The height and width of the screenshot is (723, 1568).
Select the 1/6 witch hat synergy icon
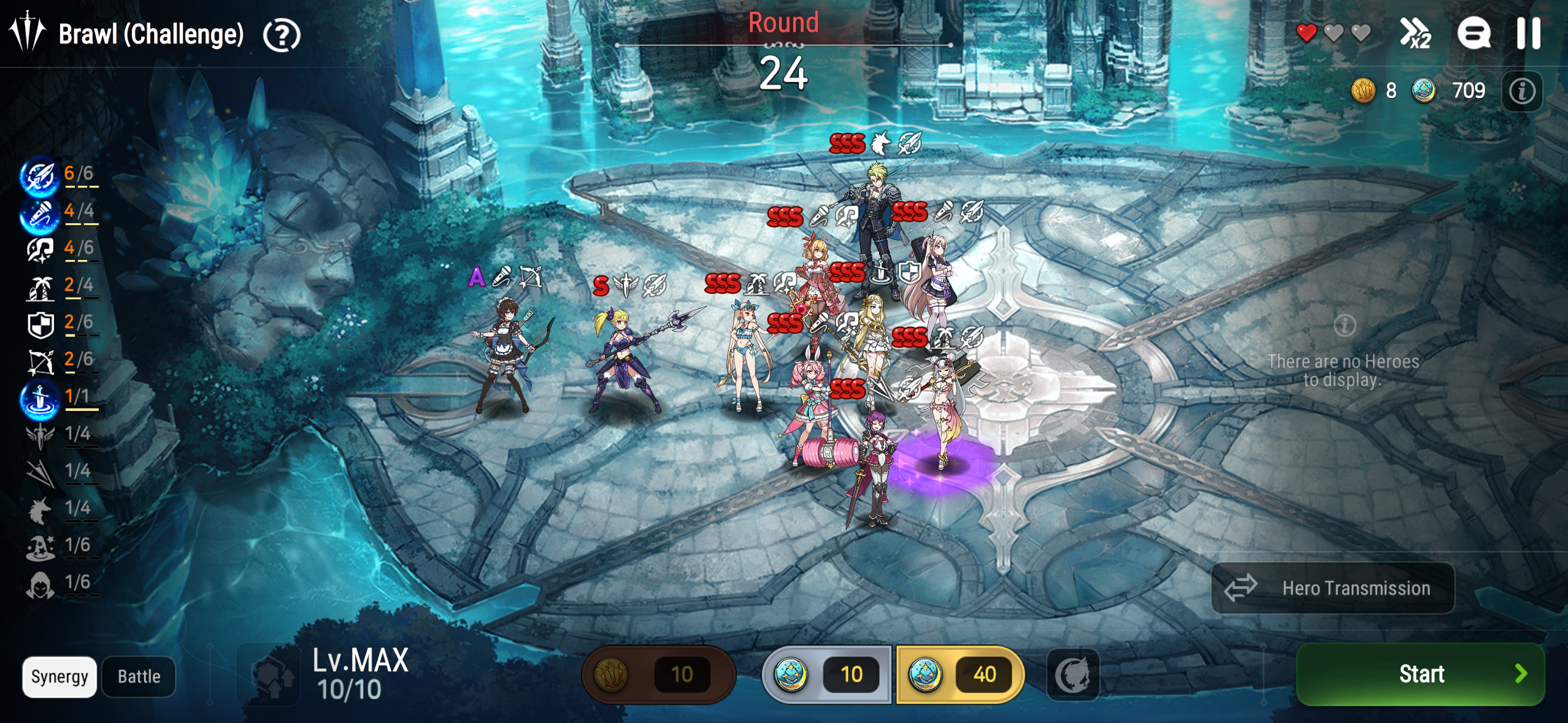(40, 547)
